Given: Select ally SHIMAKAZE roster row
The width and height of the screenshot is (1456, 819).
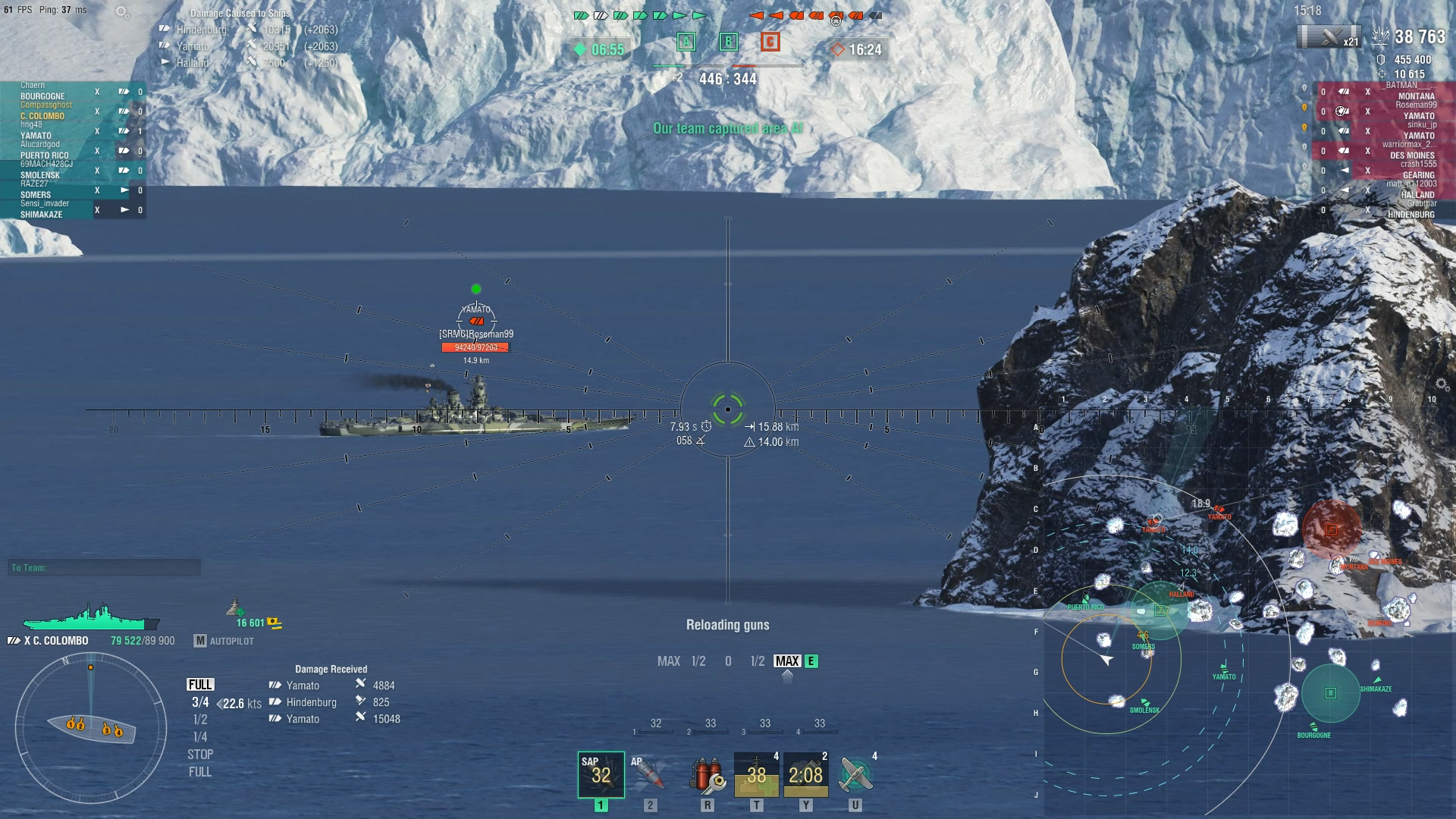Looking at the screenshot, I should tap(42, 215).
